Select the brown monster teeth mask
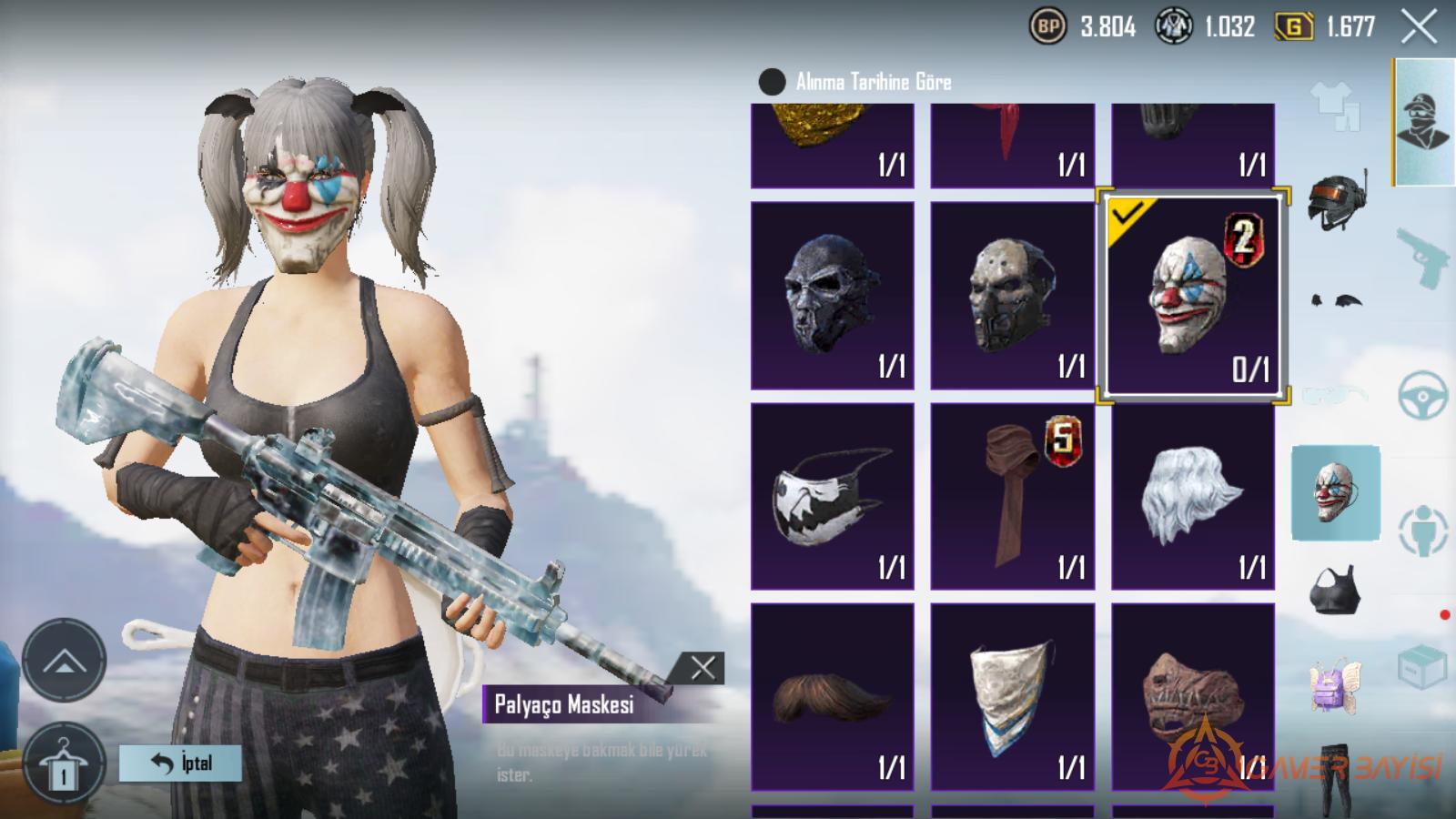The image size is (1456, 819). (1192, 697)
